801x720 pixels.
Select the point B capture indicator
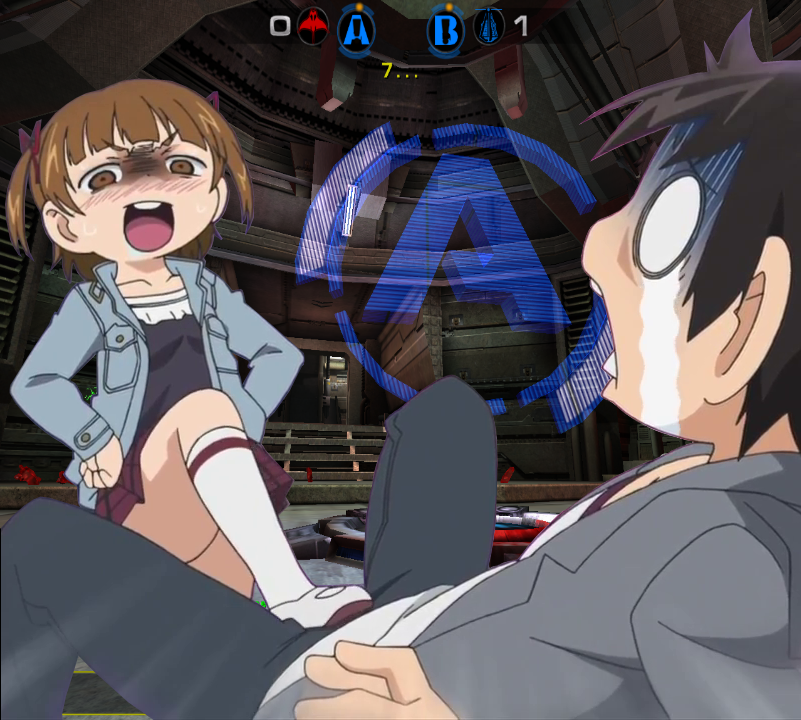pos(446,30)
